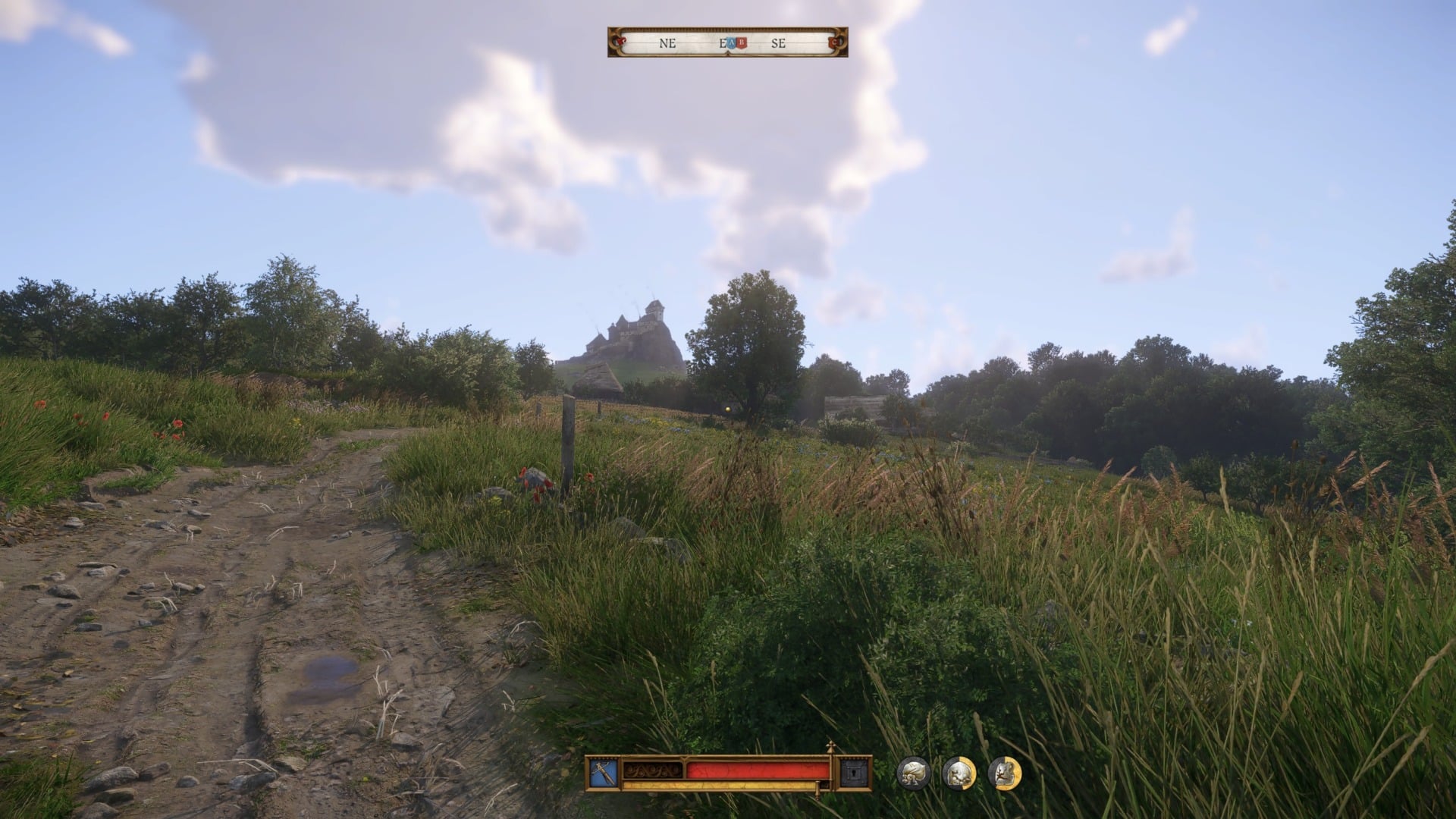
Task: Click the E direction label on compass
Action: [x=721, y=43]
